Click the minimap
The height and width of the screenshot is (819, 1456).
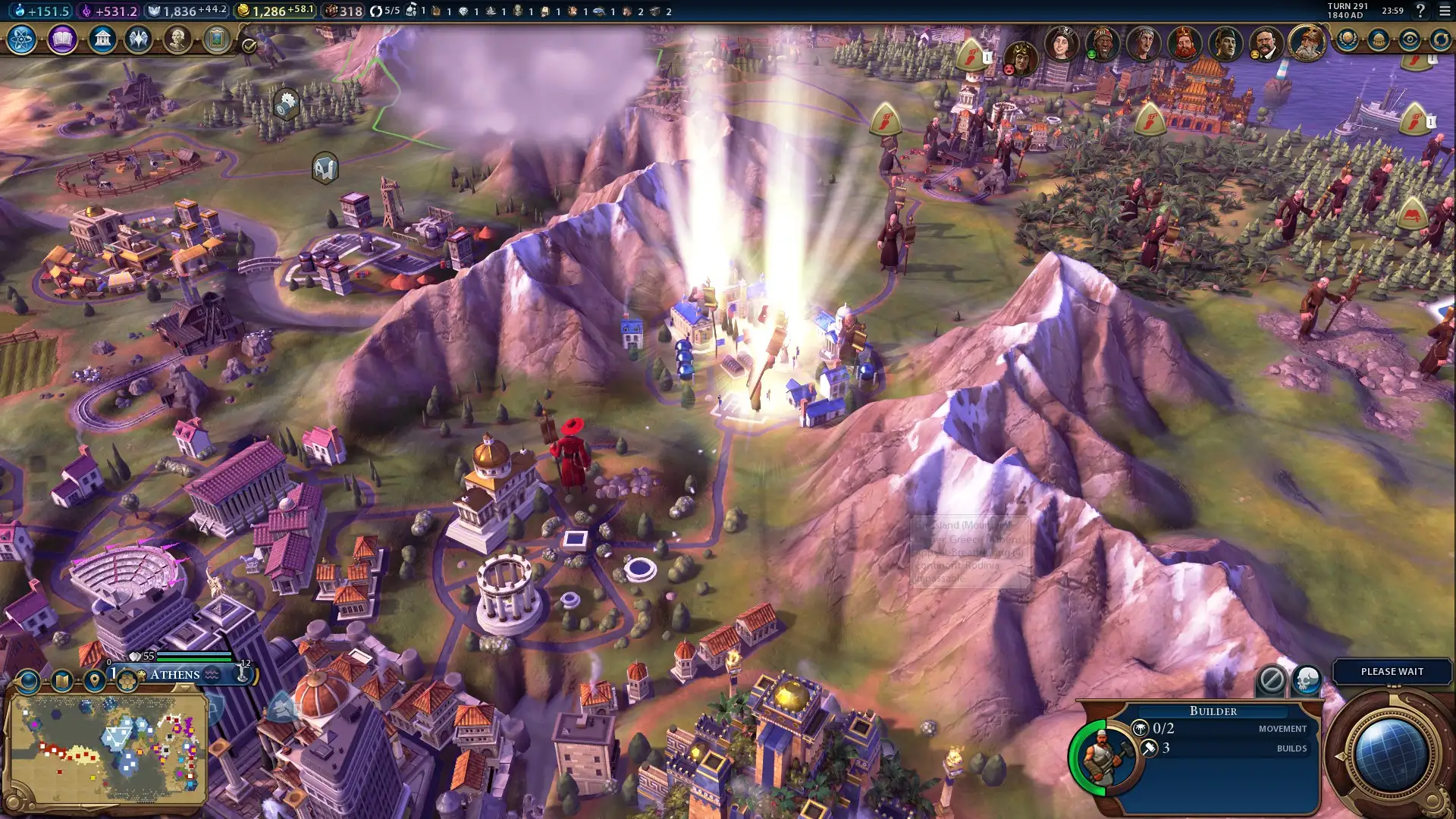106,748
